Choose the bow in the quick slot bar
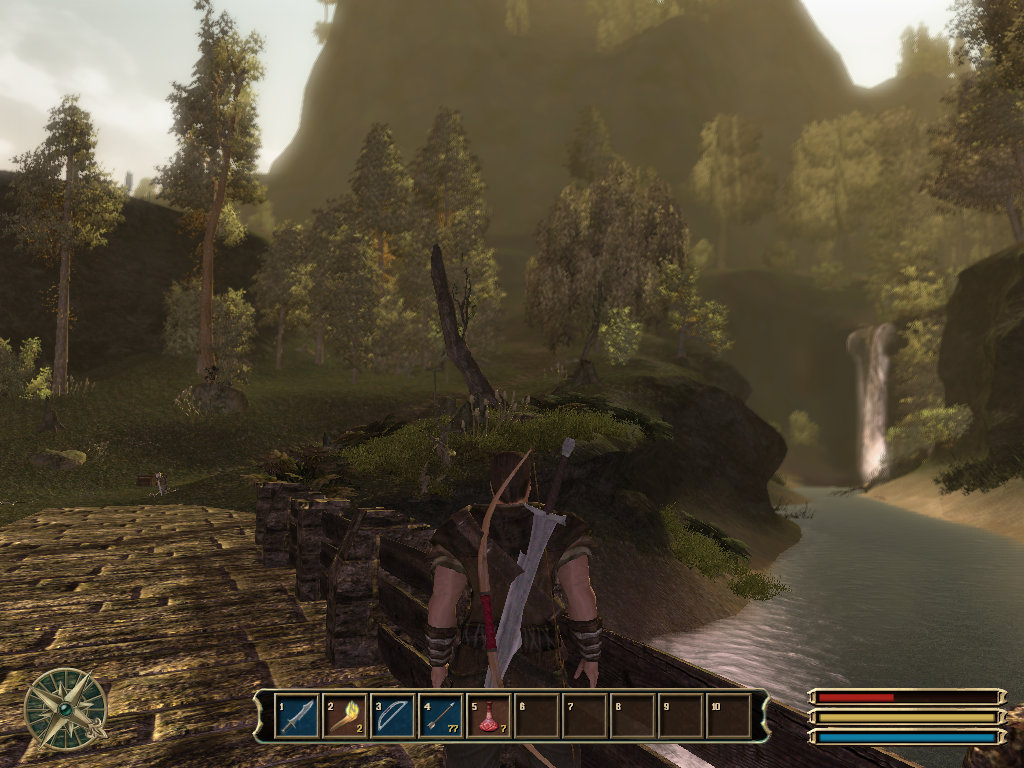 point(393,716)
